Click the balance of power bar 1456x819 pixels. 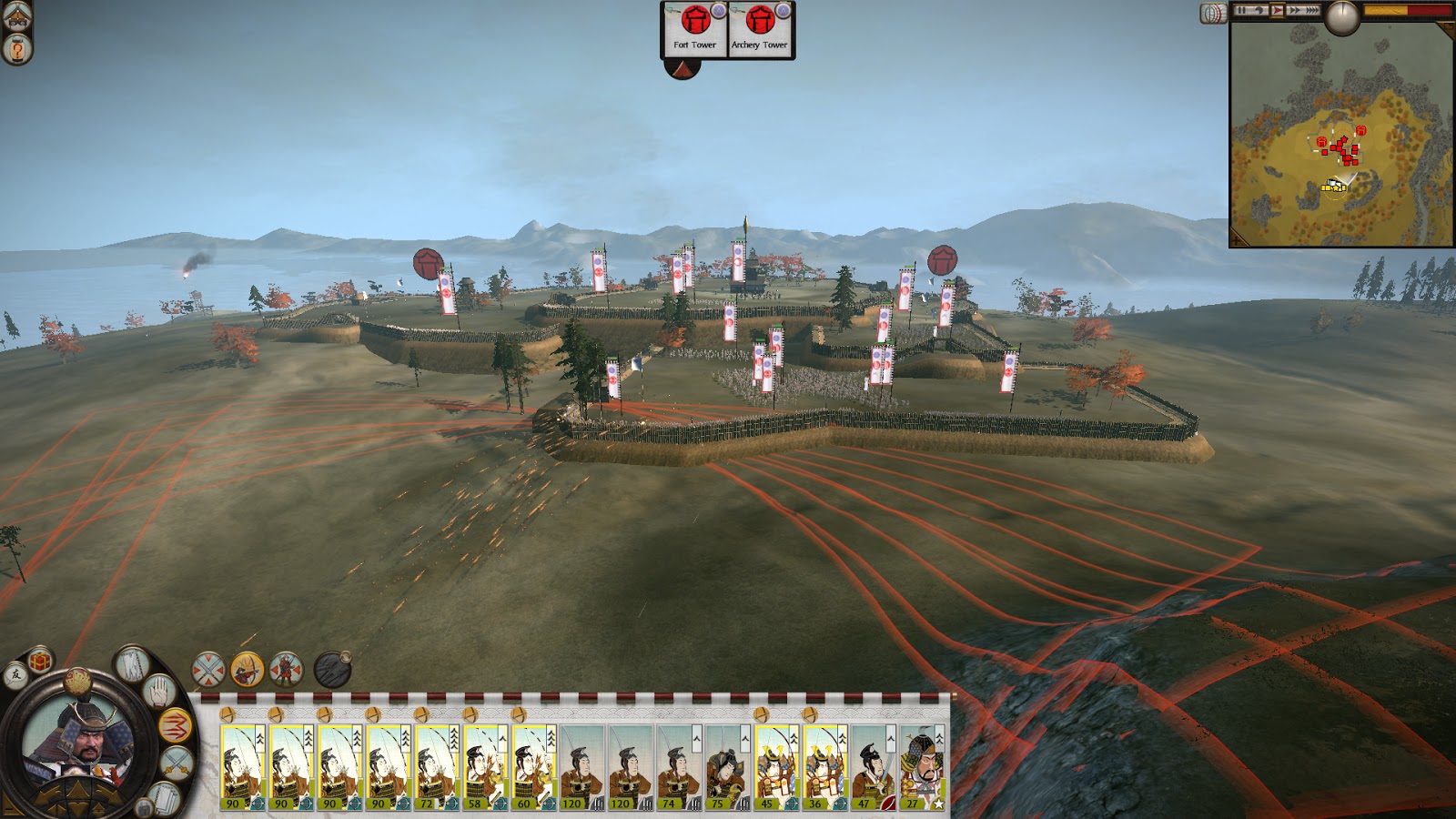click(1407, 11)
